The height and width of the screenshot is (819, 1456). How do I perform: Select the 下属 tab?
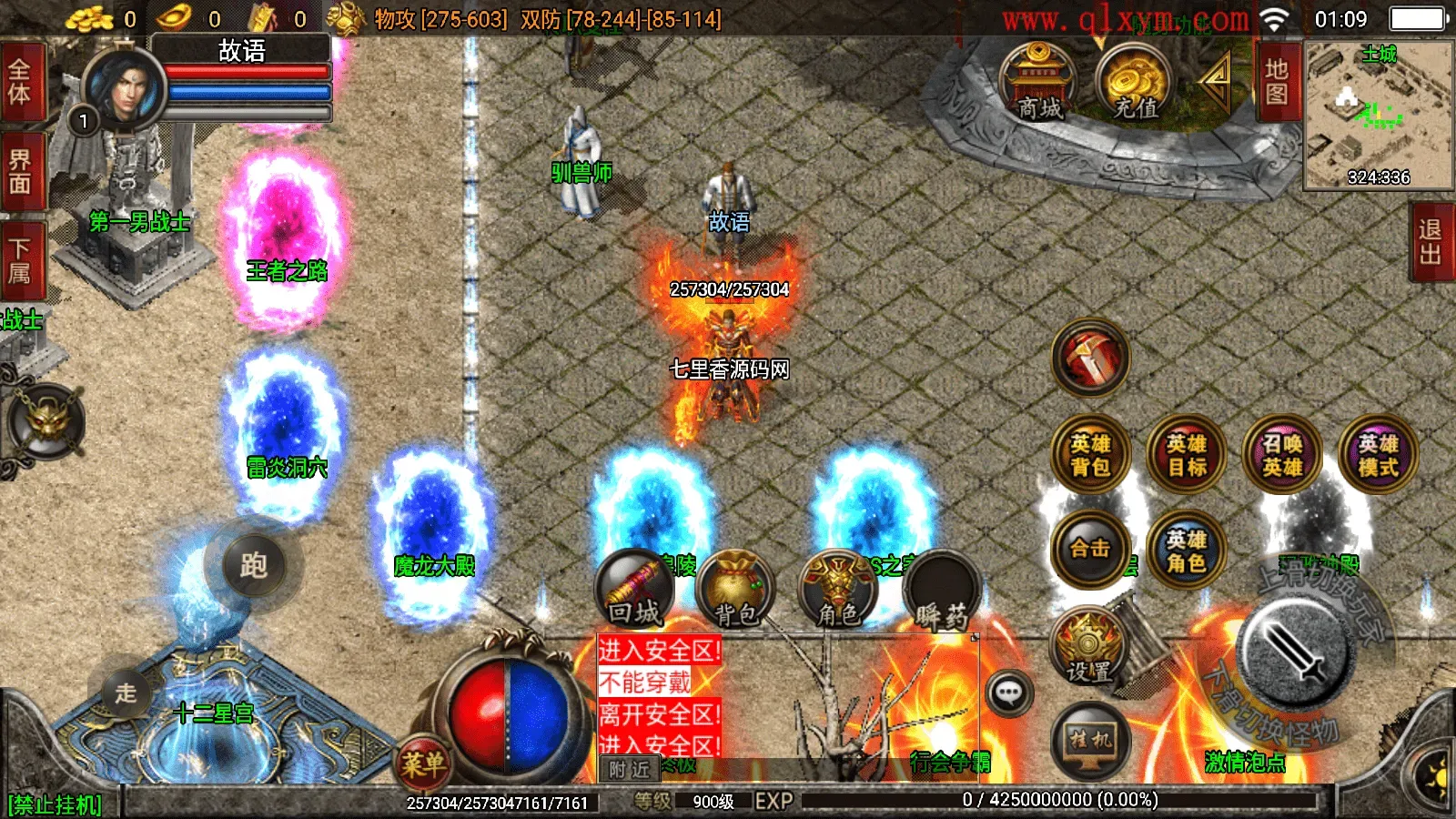coord(20,260)
